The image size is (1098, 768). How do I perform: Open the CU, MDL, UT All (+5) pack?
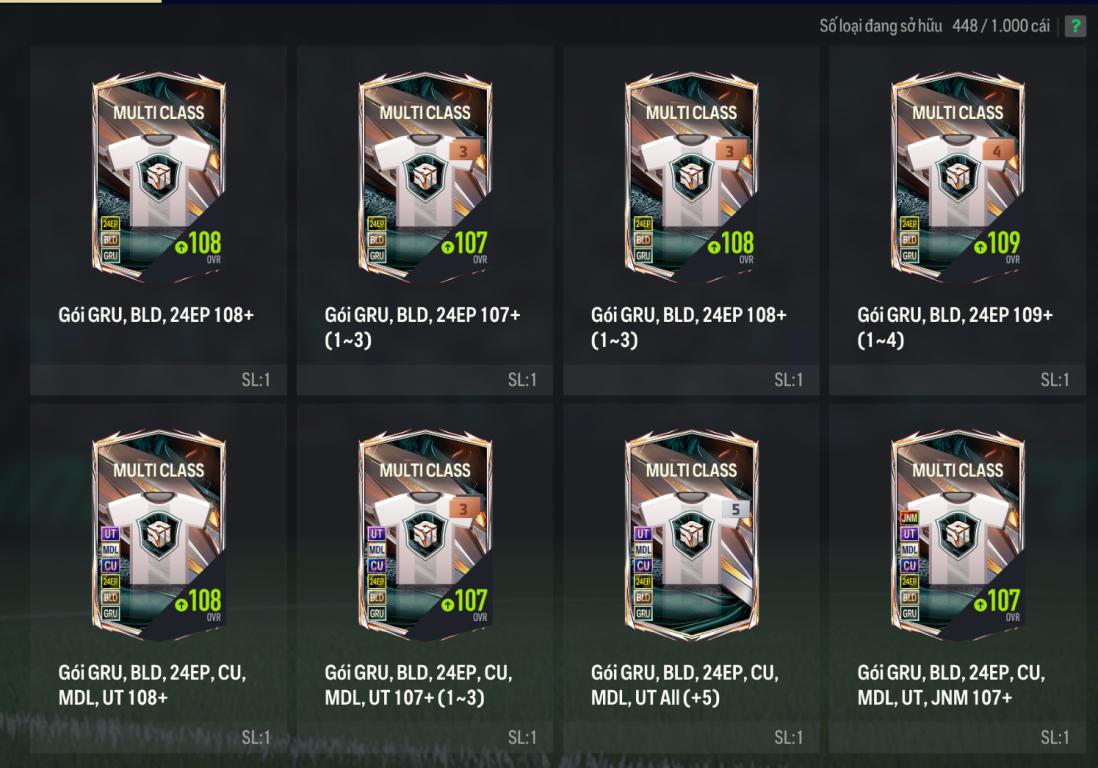[x=691, y=536]
